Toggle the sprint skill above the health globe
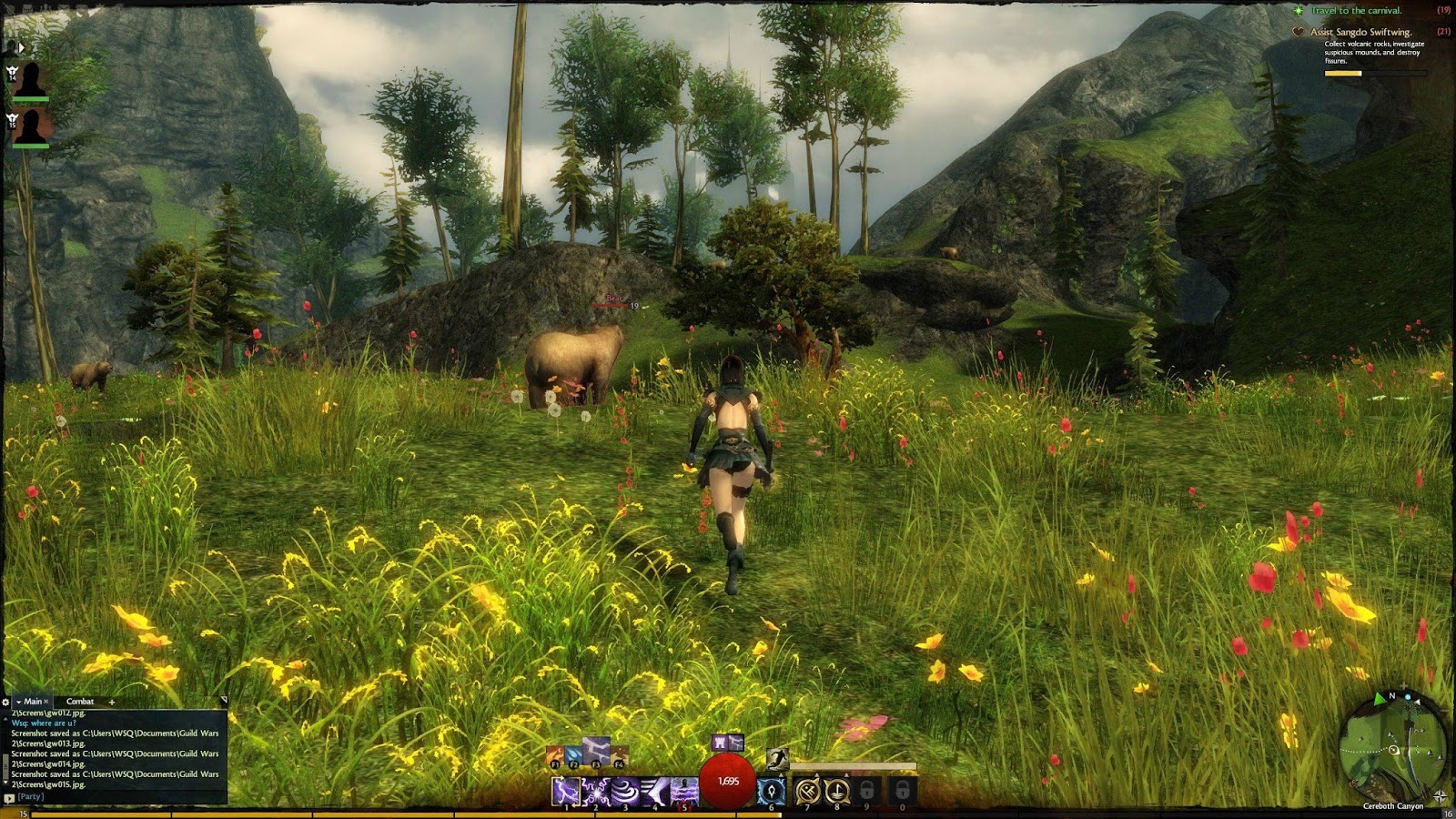Viewport: 1456px width, 819px height. click(778, 759)
